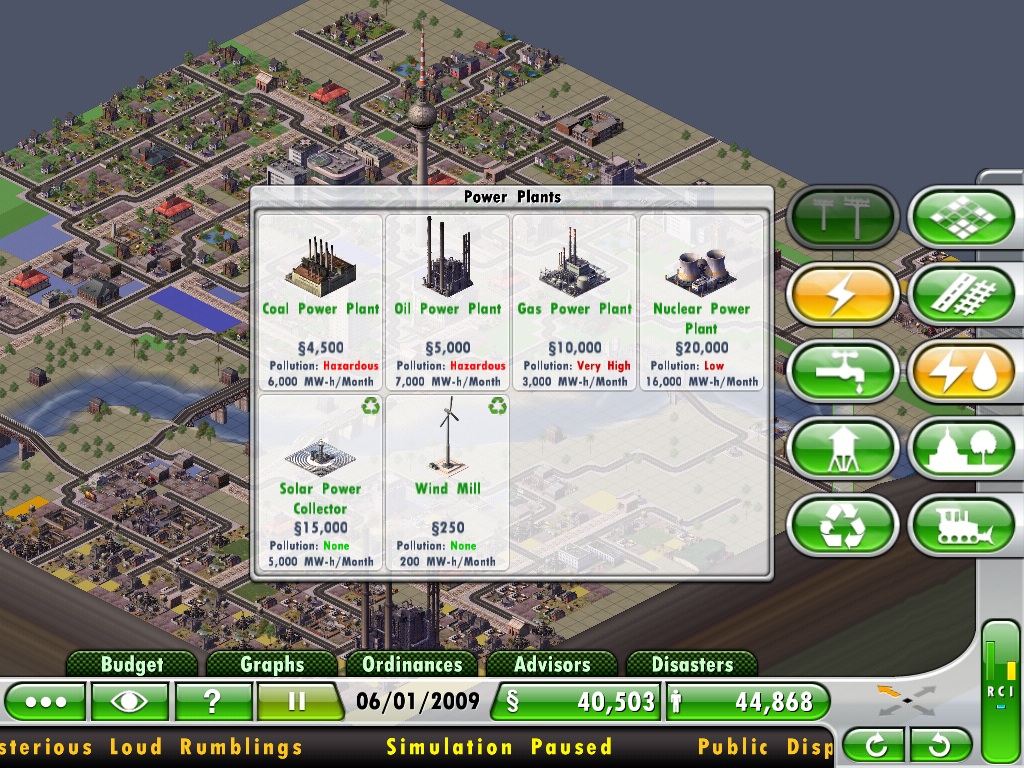Open the three-dots options menu
The height and width of the screenshot is (768, 1024).
[45, 701]
